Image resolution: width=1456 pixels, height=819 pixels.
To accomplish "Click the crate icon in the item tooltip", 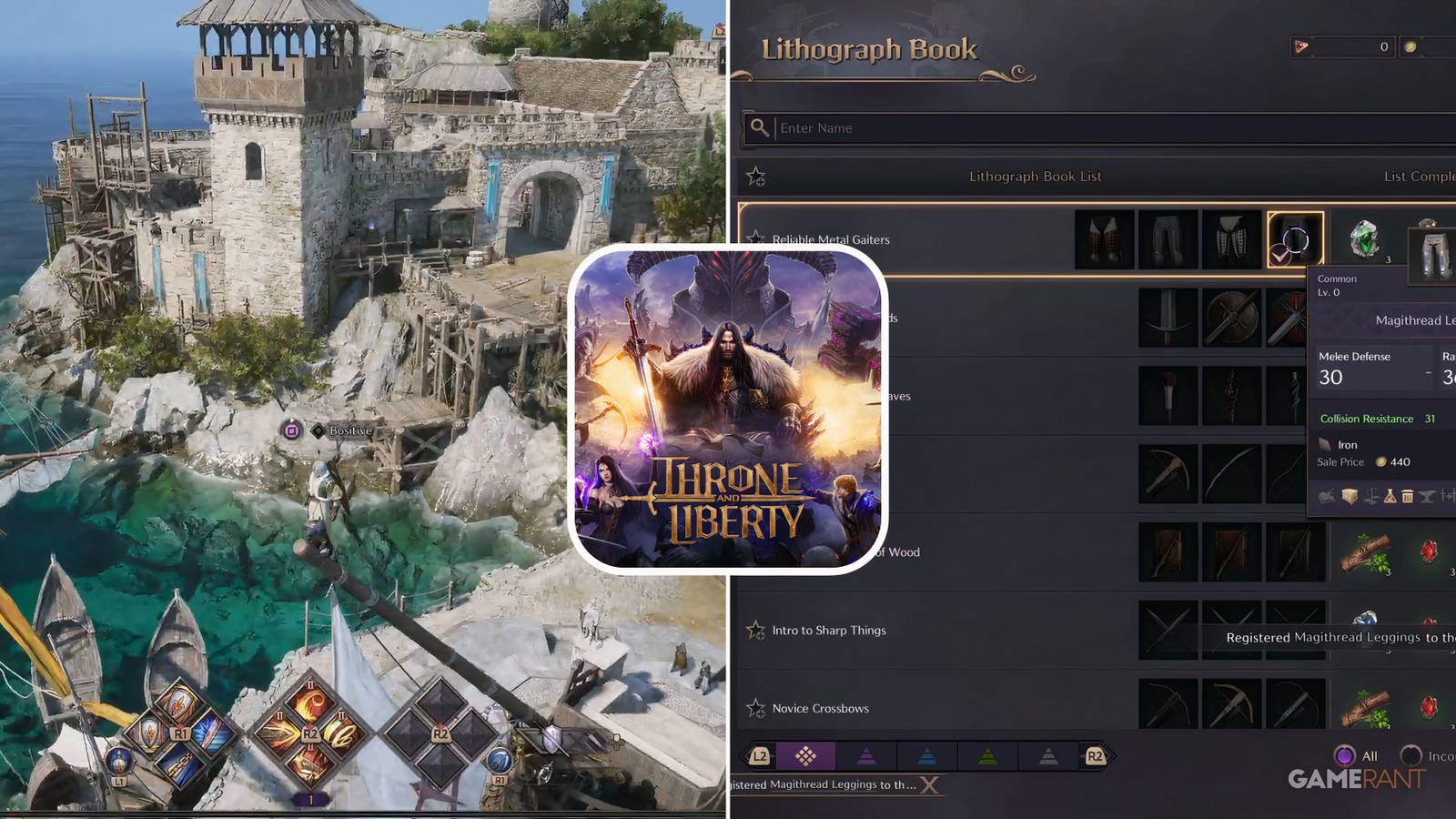I will [1350, 496].
